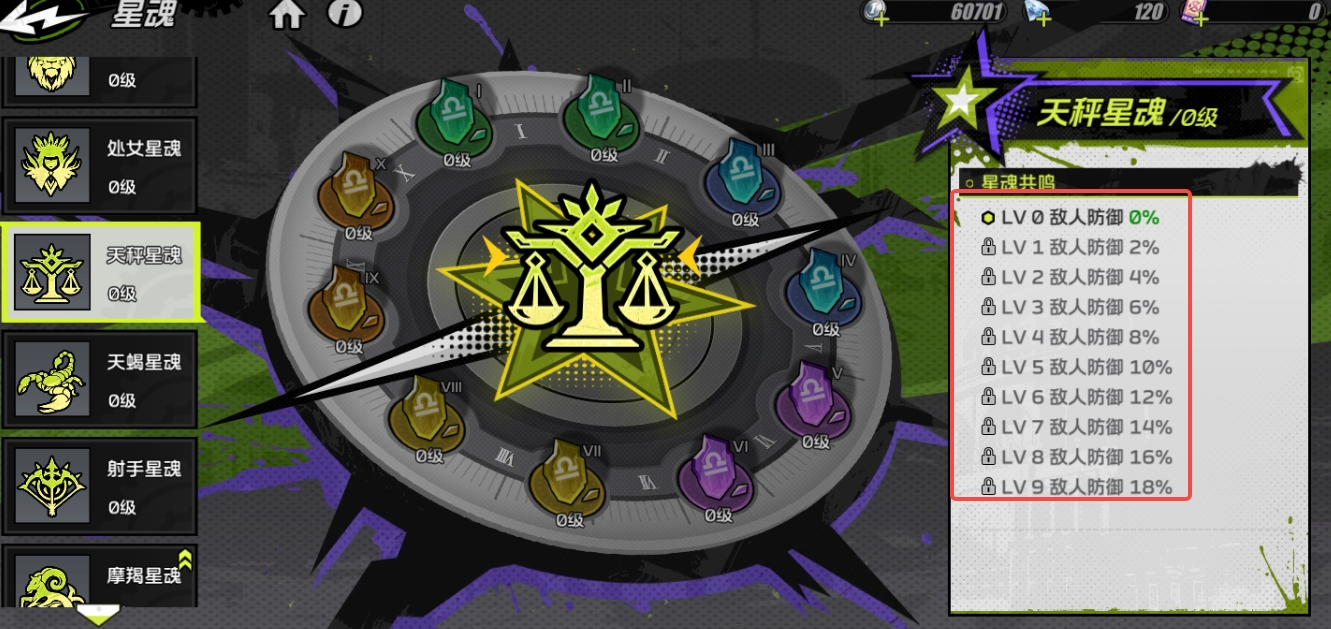
Task: Add more coins via plus button
Action: pyautogui.click(x=881, y=18)
